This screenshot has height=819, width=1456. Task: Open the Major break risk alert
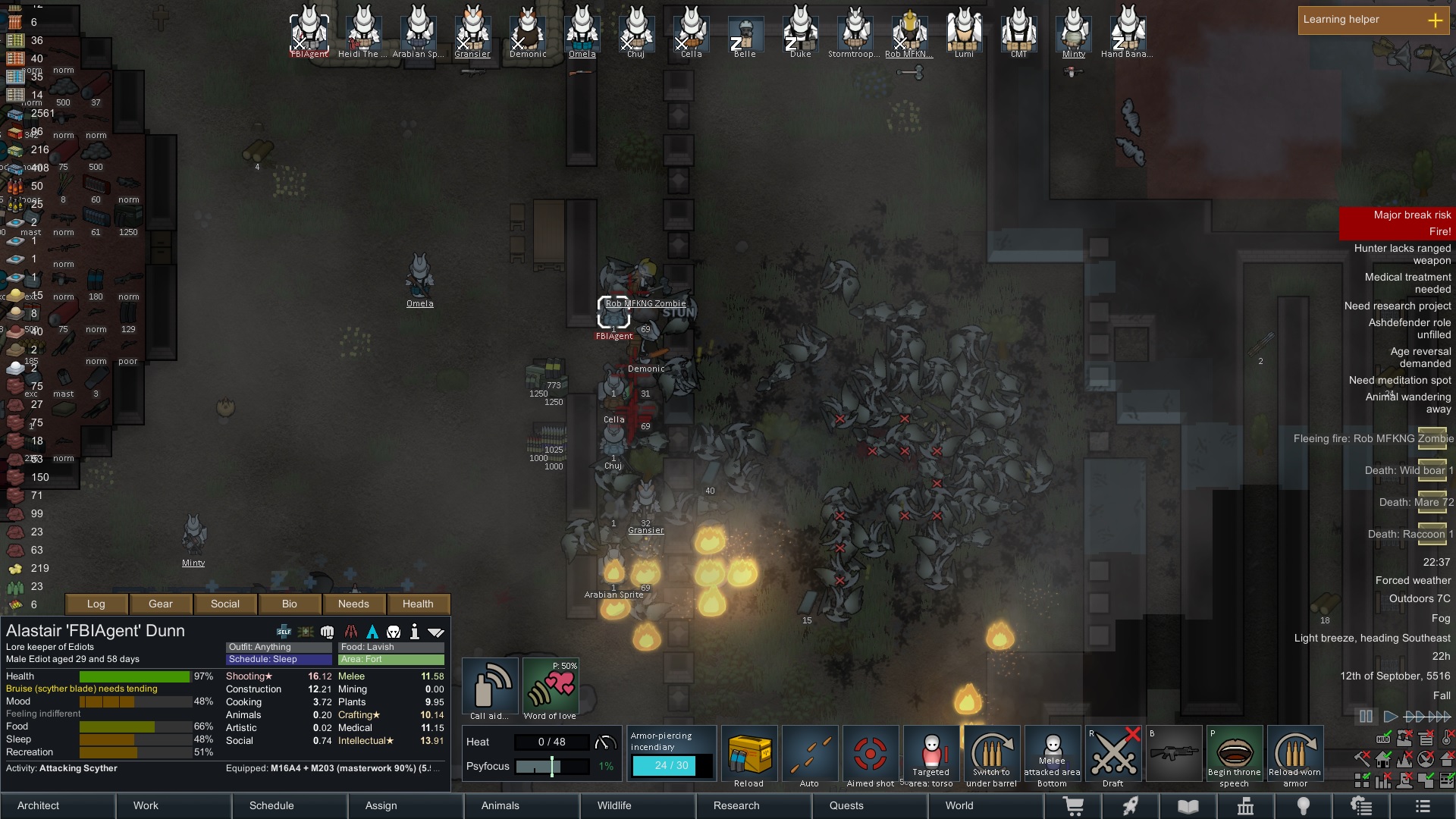(x=1397, y=215)
